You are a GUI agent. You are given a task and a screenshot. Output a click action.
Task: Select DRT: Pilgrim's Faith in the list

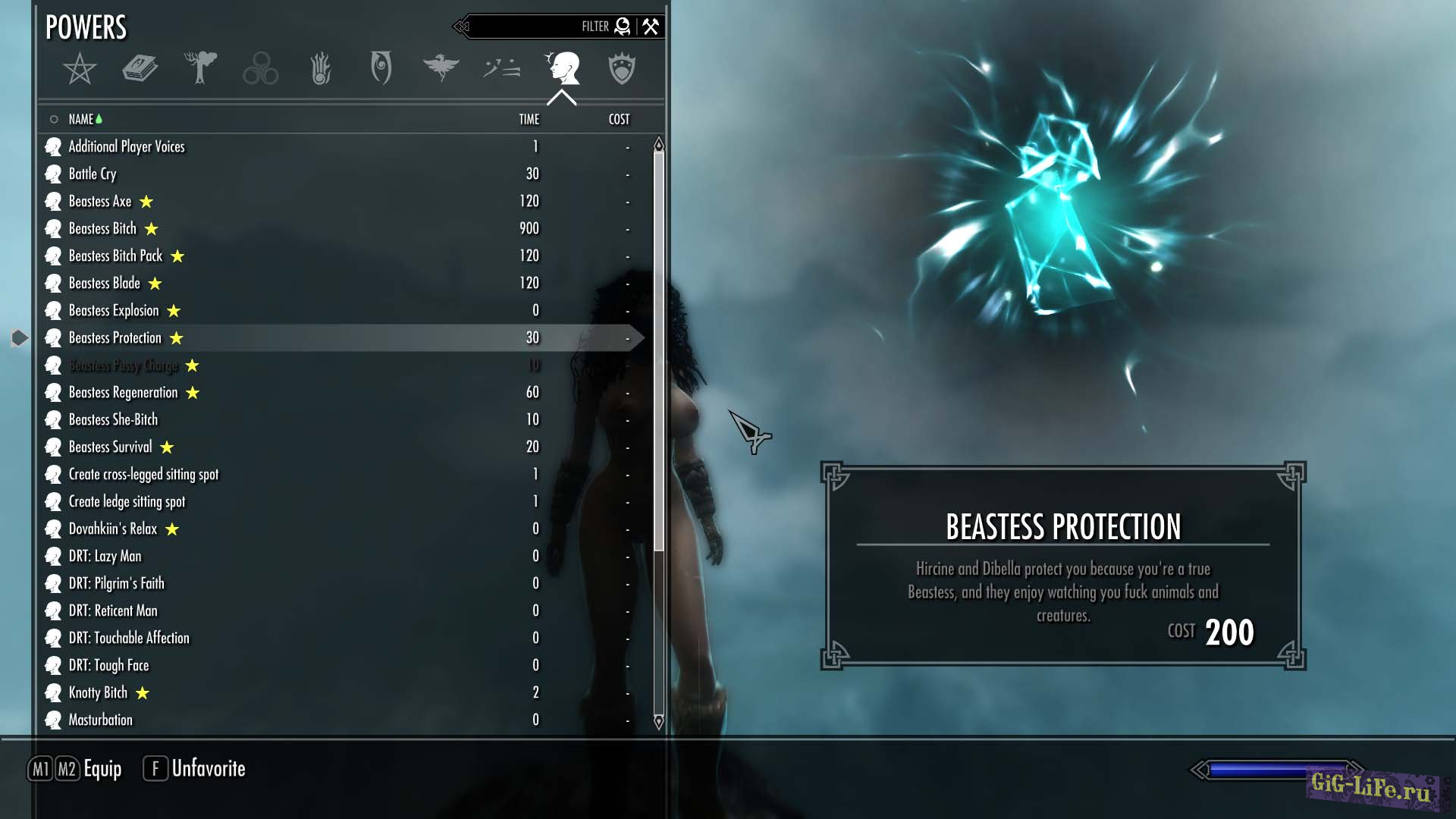(116, 583)
